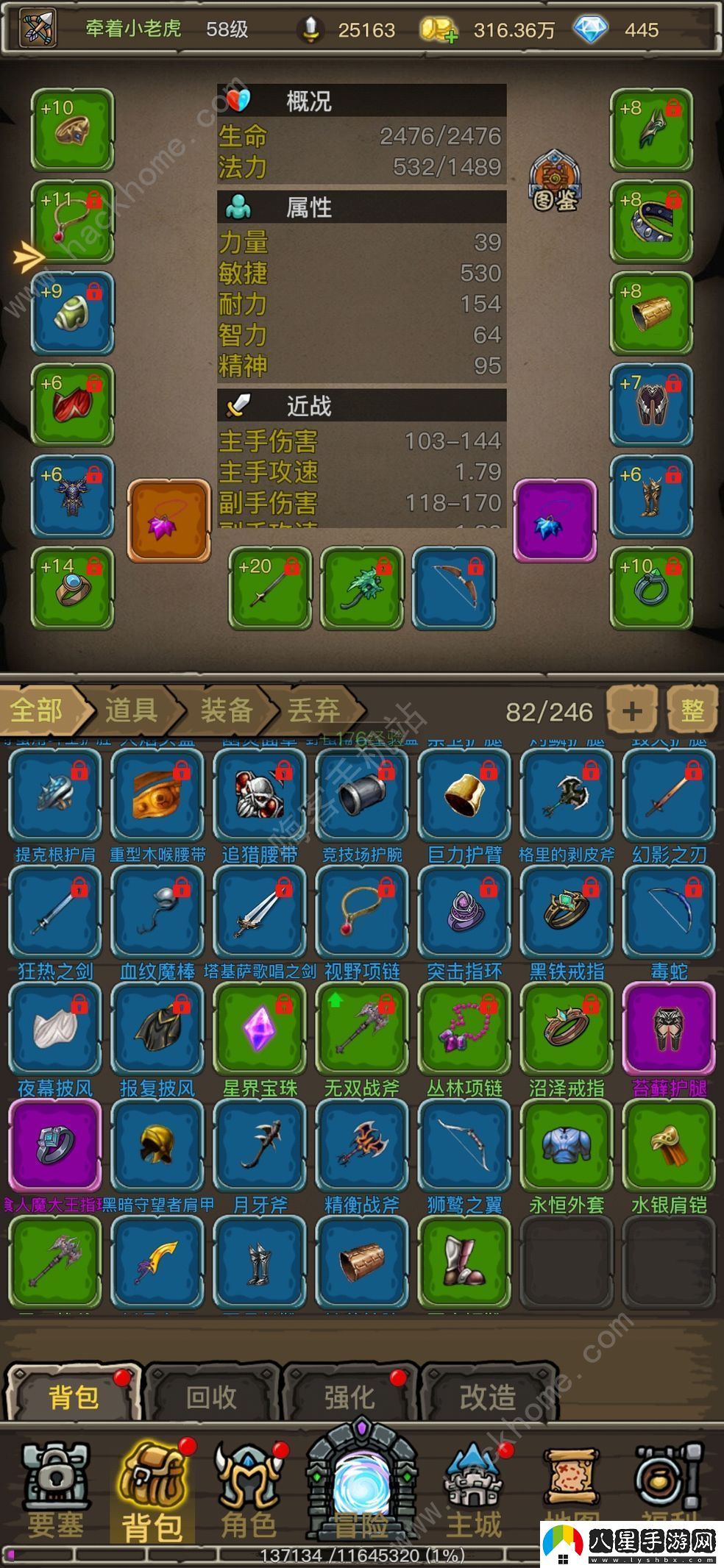Select the 苔藓护腿 leggings item
Image resolution: width=724 pixels, height=1568 pixels.
click(x=669, y=1028)
